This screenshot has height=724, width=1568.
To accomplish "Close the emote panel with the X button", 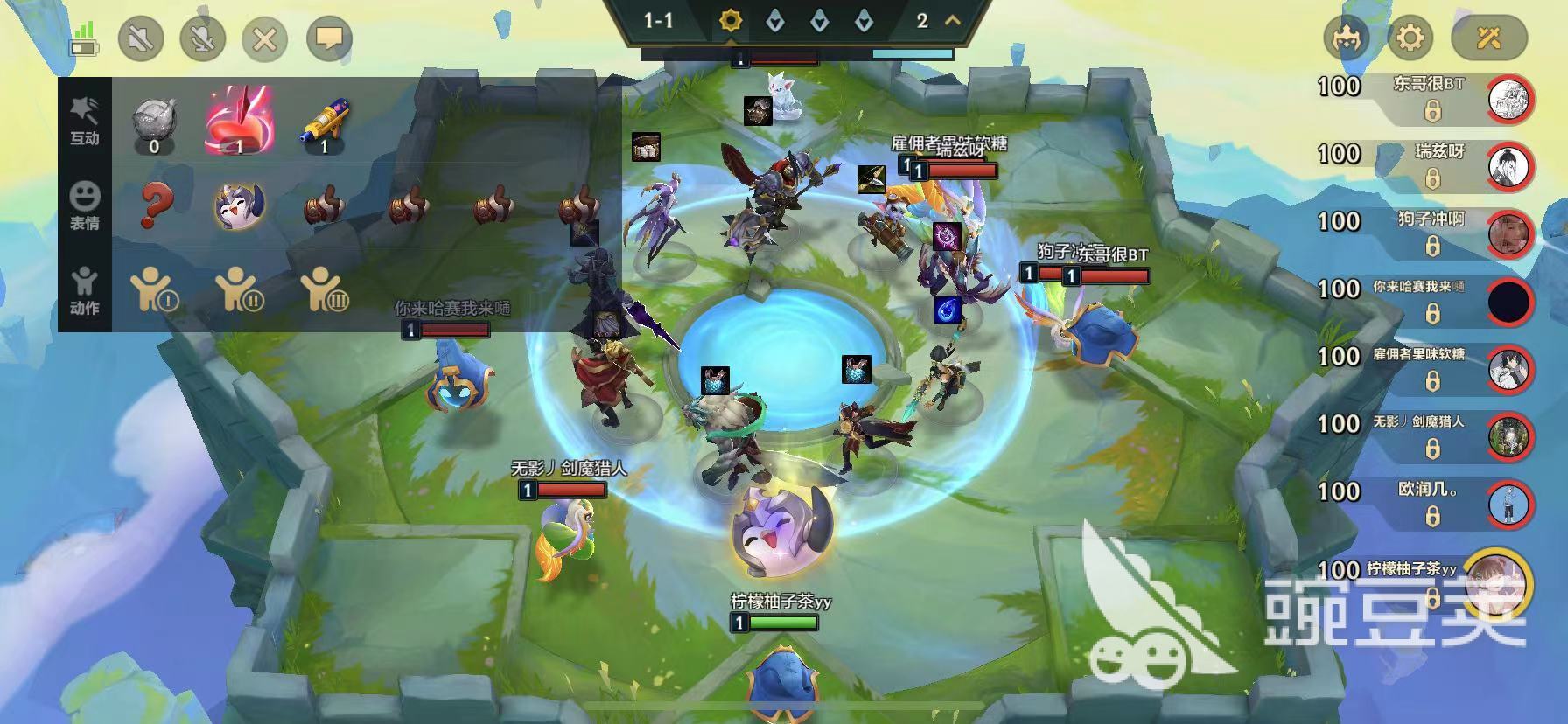I will pos(265,39).
